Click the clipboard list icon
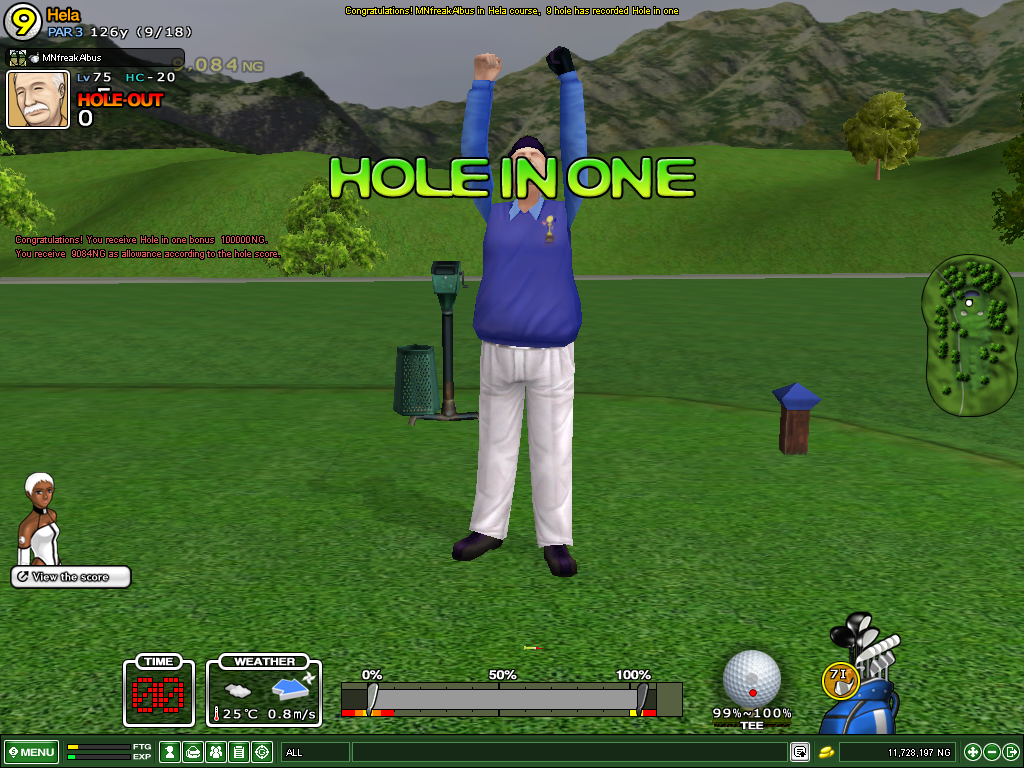Image resolution: width=1024 pixels, height=768 pixels. [x=239, y=752]
